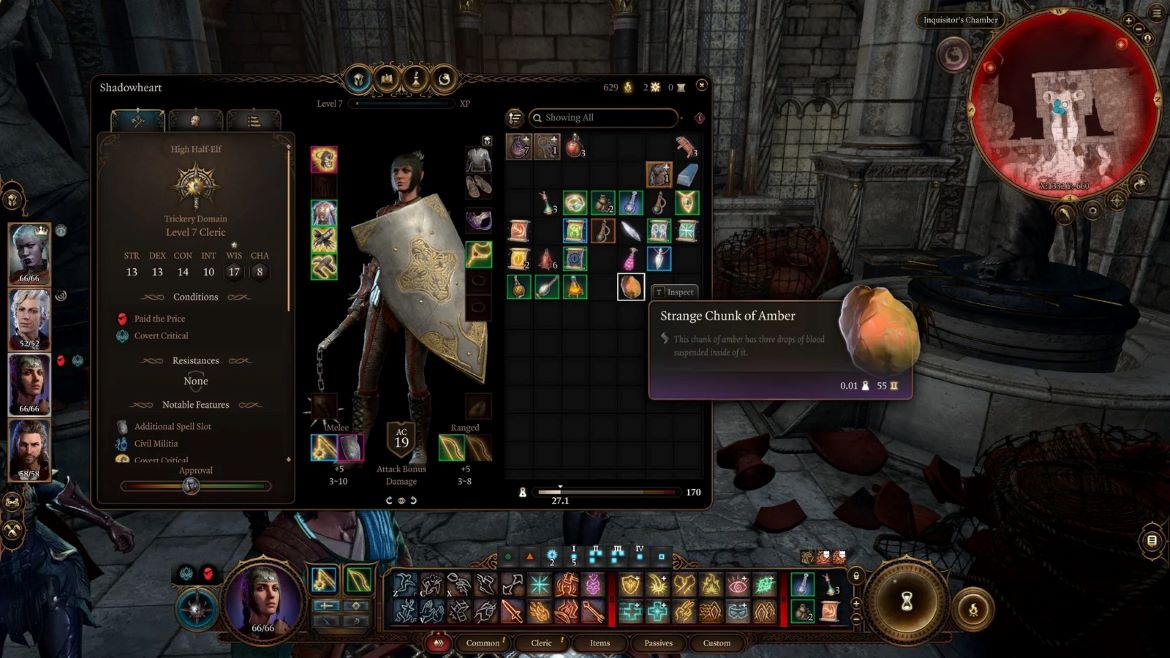Close the Shadowheart inventory panel
The height and width of the screenshot is (658, 1170).
(x=702, y=87)
